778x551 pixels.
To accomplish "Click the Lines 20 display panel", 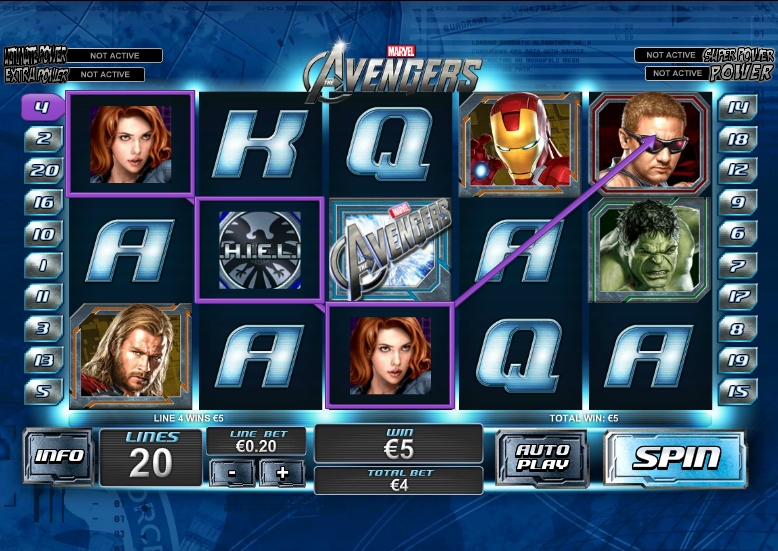I will [x=151, y=457].
